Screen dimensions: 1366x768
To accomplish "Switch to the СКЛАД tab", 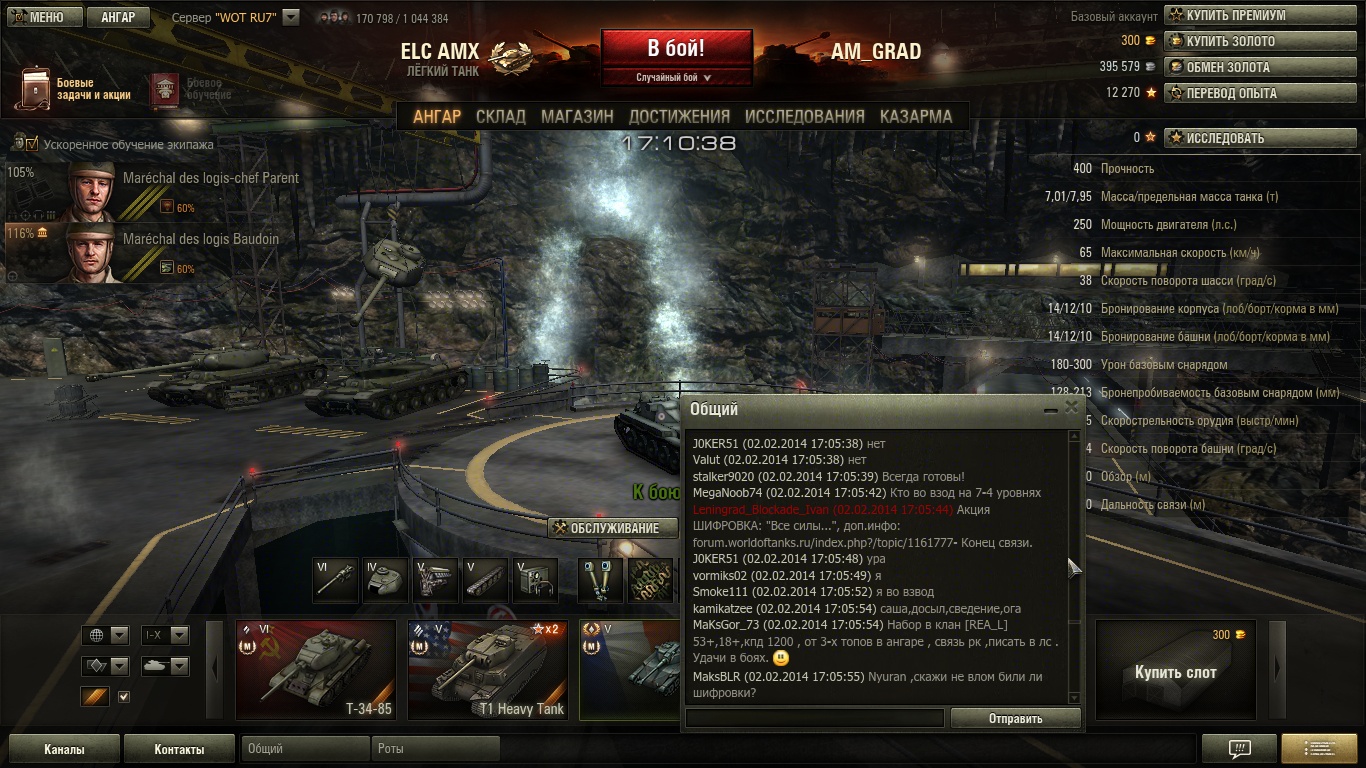I will [x=500, y=116].
